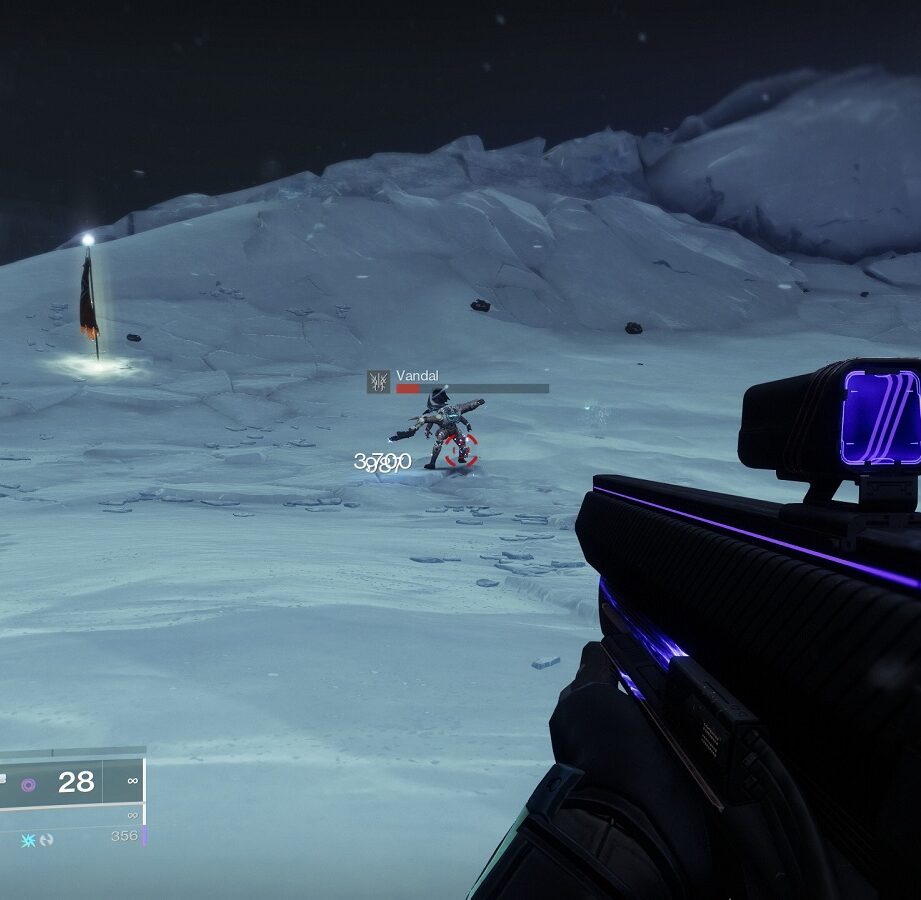Image resolution: width=921 pixels, height=900 pixels.
Task: Click the purple void ammo type icon
Action: [x=28, y=785]
